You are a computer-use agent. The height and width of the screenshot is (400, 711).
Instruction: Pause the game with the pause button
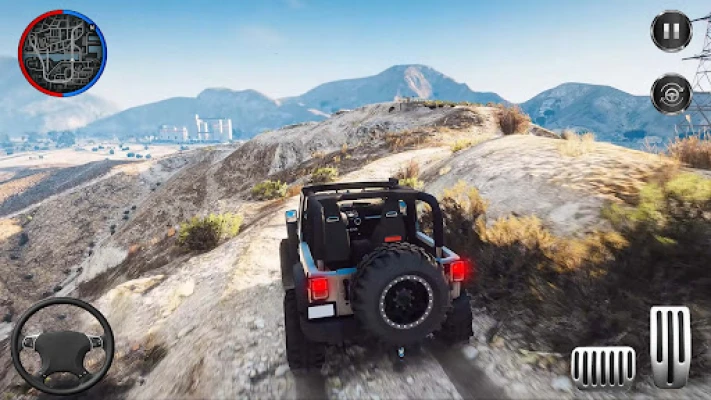coord(671,31)
